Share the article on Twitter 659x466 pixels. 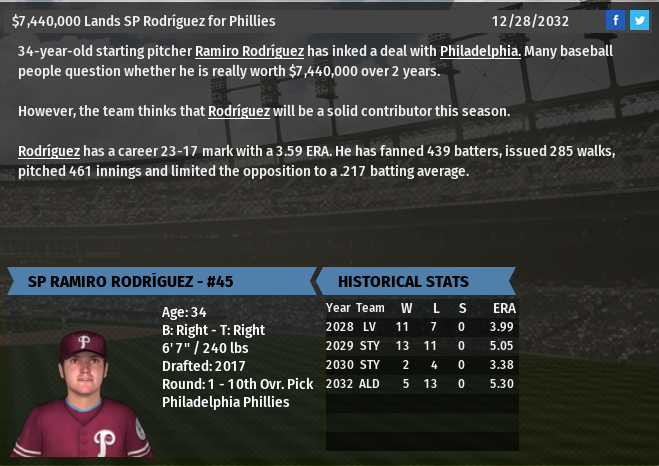[x=639, y=20]
